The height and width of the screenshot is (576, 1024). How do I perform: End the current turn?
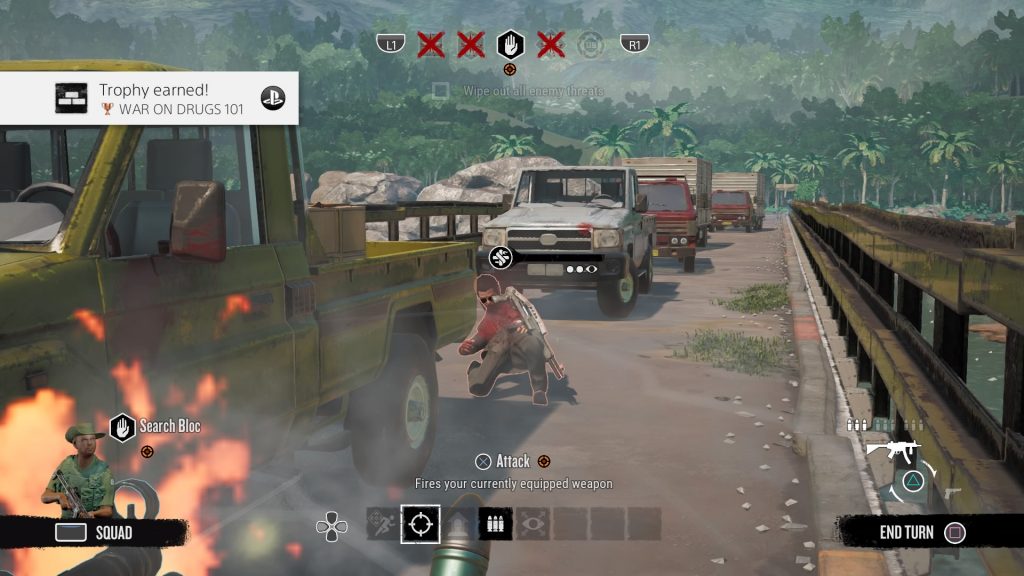[x=920, y=532]
